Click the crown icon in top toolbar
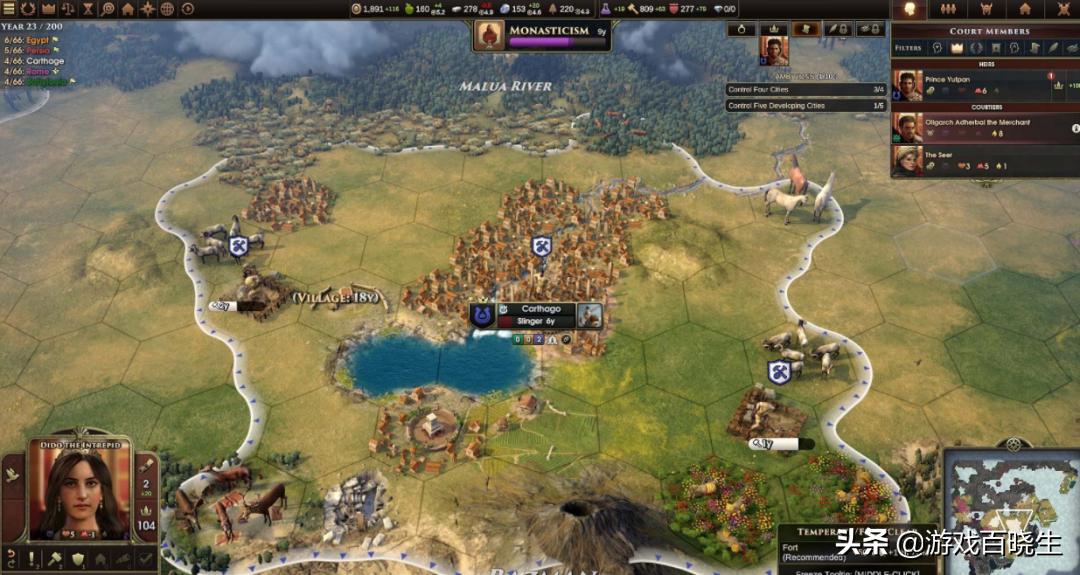Screen dimensions: 1080x575 (x=48, y=9)
